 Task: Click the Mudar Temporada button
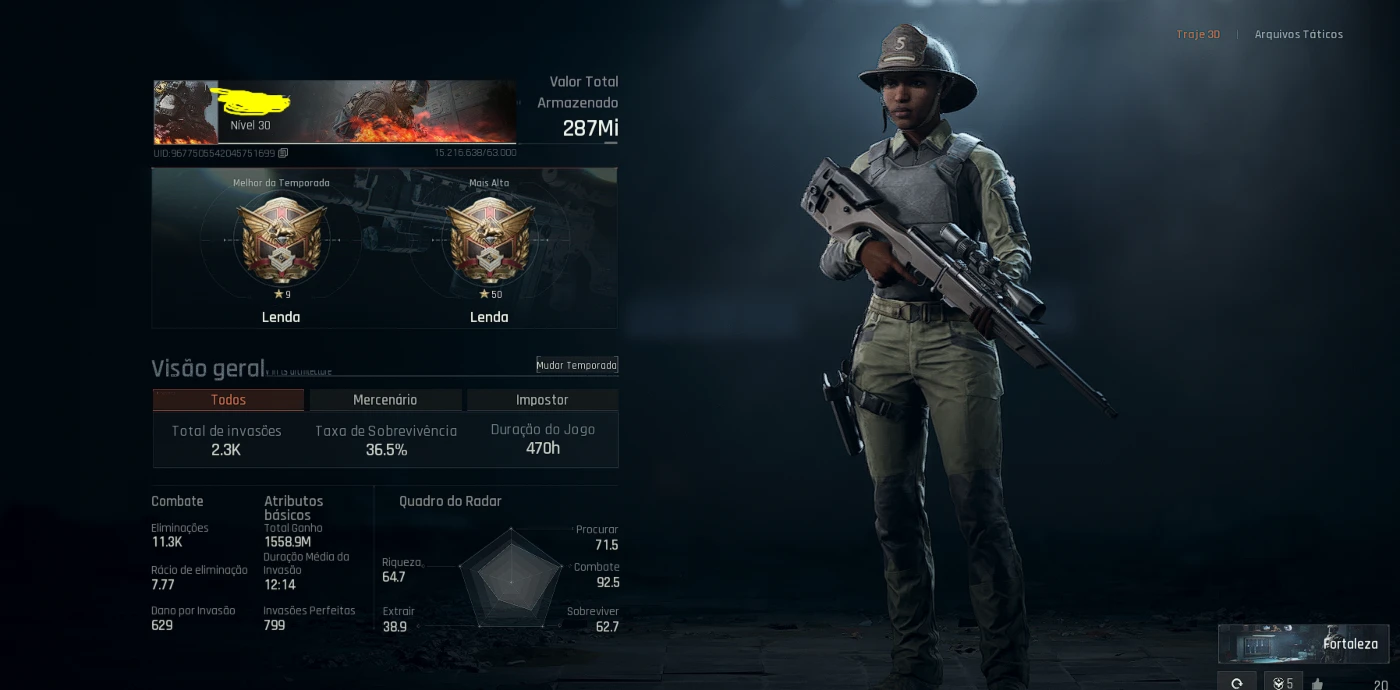(577, 365)
